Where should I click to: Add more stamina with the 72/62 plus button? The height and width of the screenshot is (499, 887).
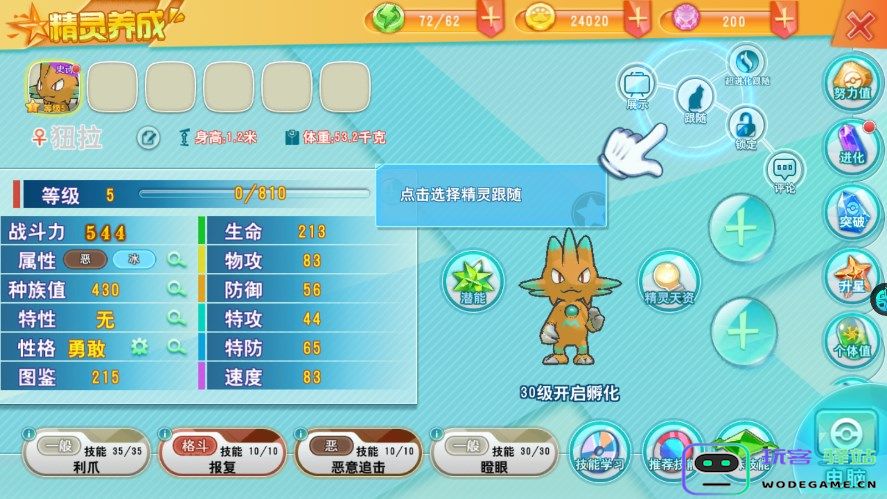click(490, 18)
